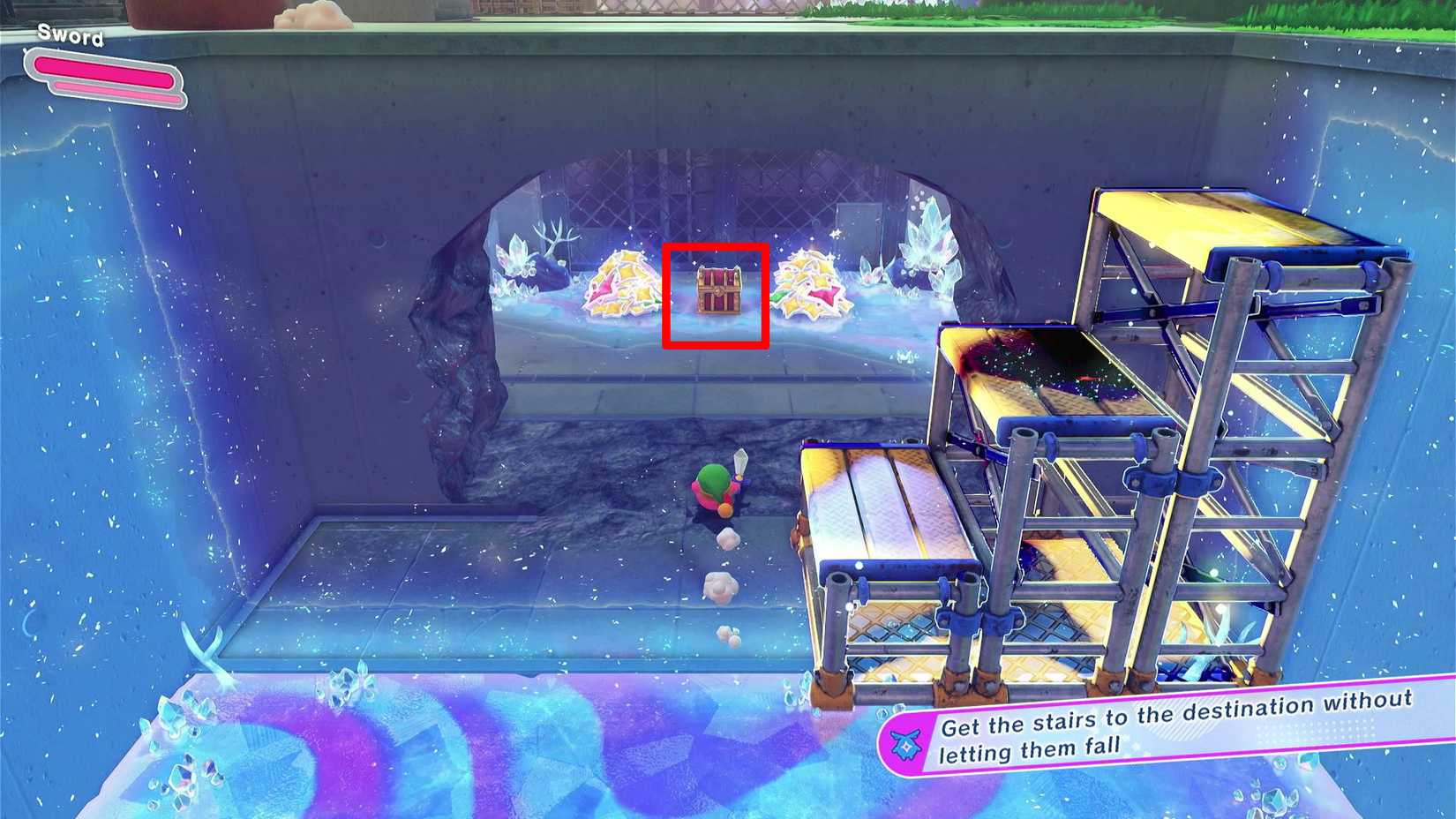Click the Sword ability icon label
Screen dimensions: 1456x819
(x=69, y=37)
